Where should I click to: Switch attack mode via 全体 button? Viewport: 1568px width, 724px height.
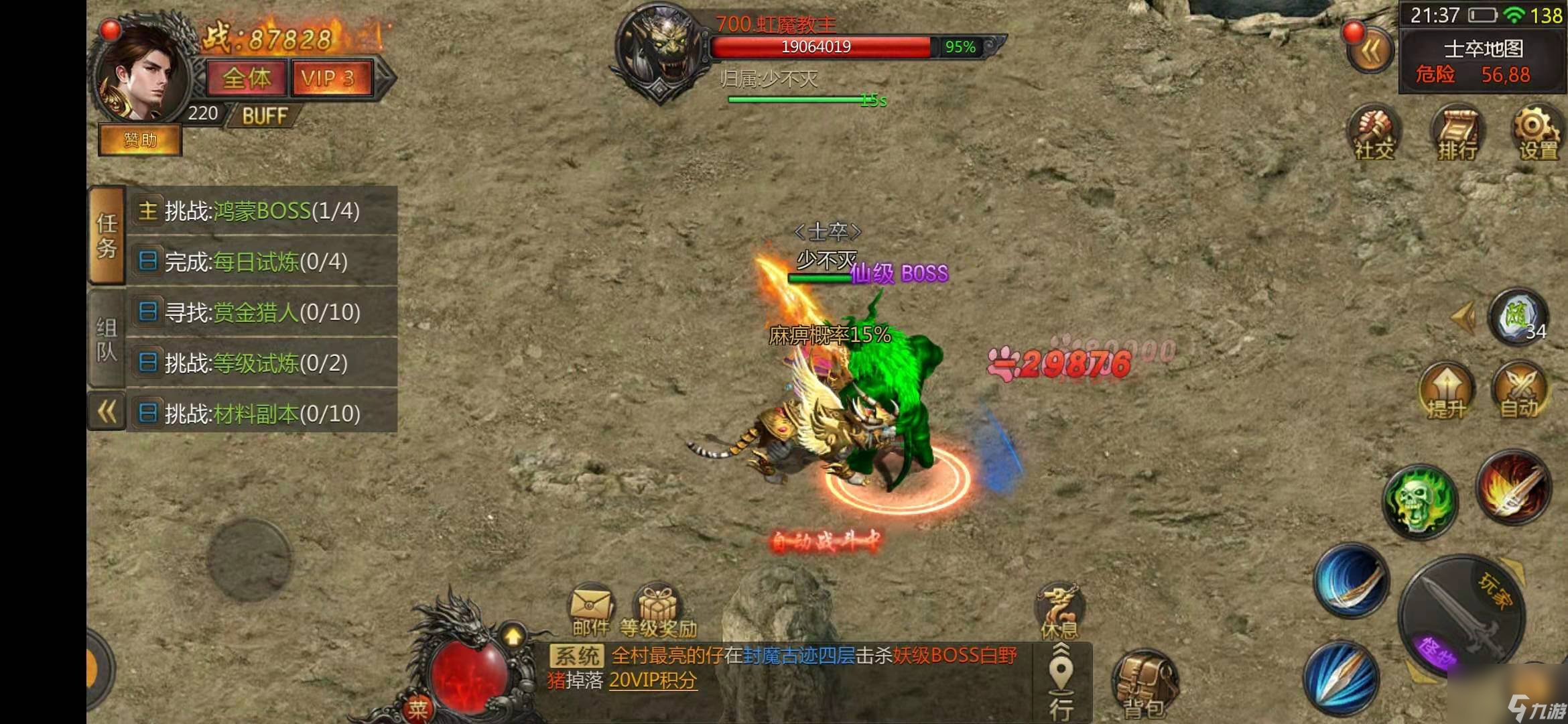pos(247,78)
